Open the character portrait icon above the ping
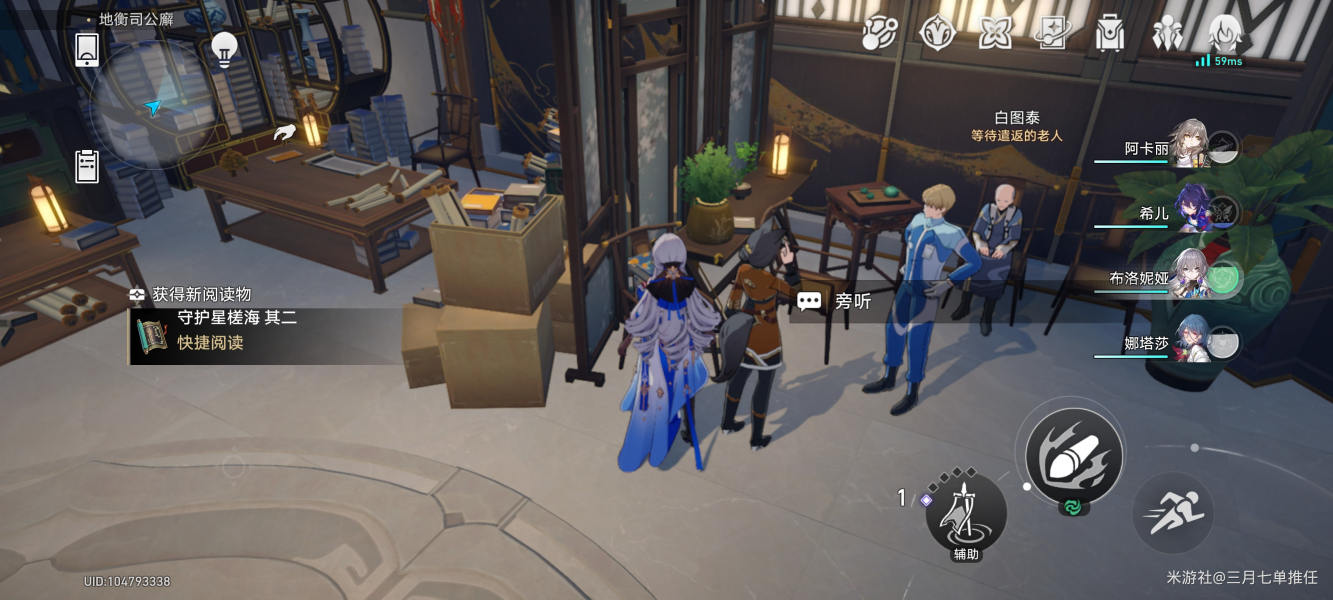 point(1225,33)
